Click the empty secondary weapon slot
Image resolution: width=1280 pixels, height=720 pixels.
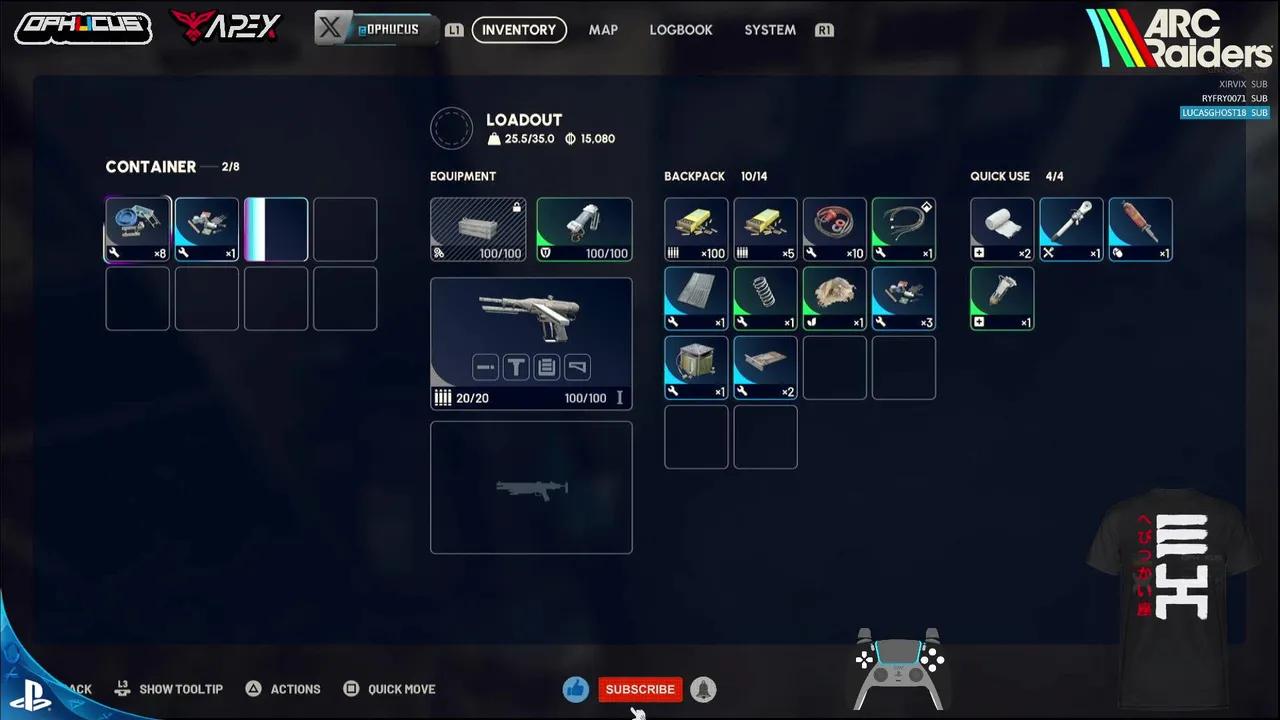(531, 487)
